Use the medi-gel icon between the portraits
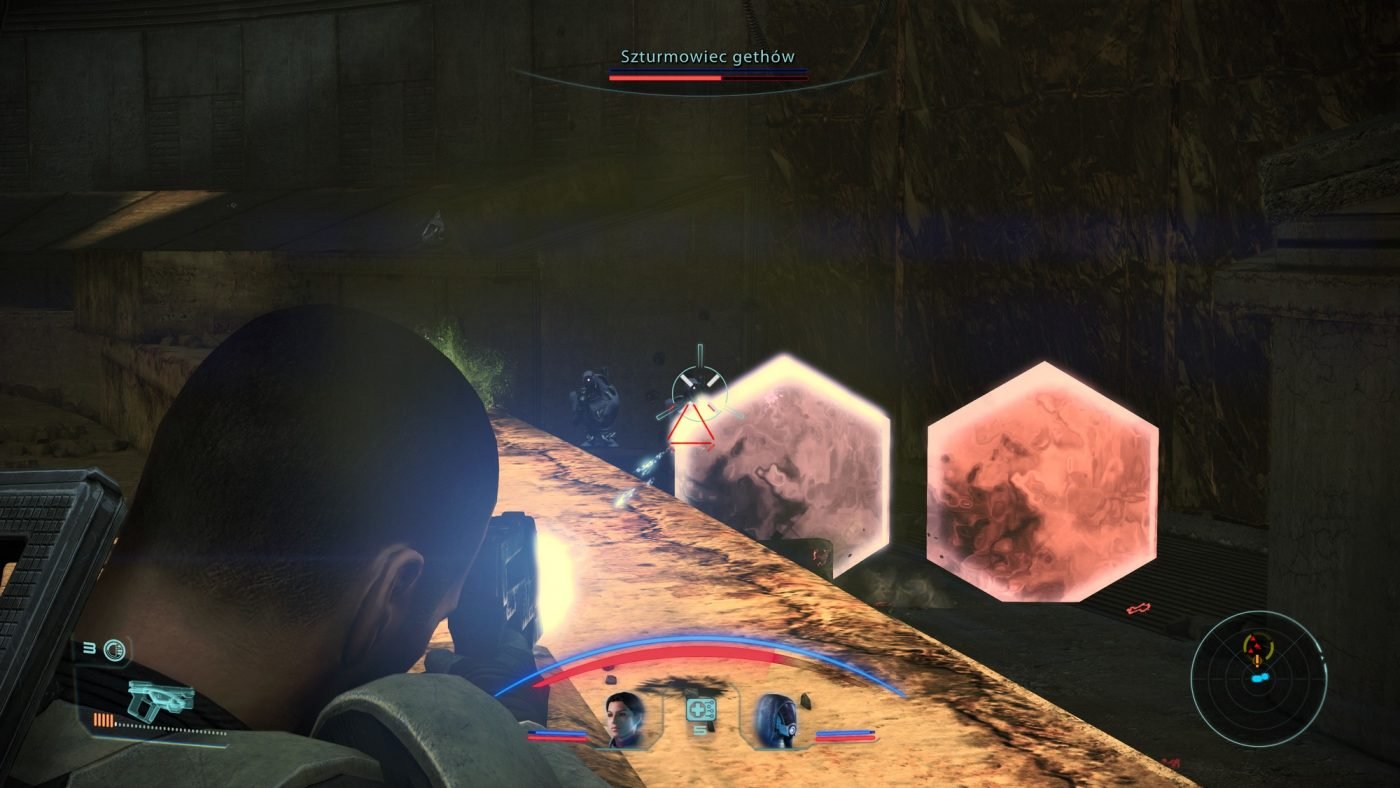 (x=700, y=711)
